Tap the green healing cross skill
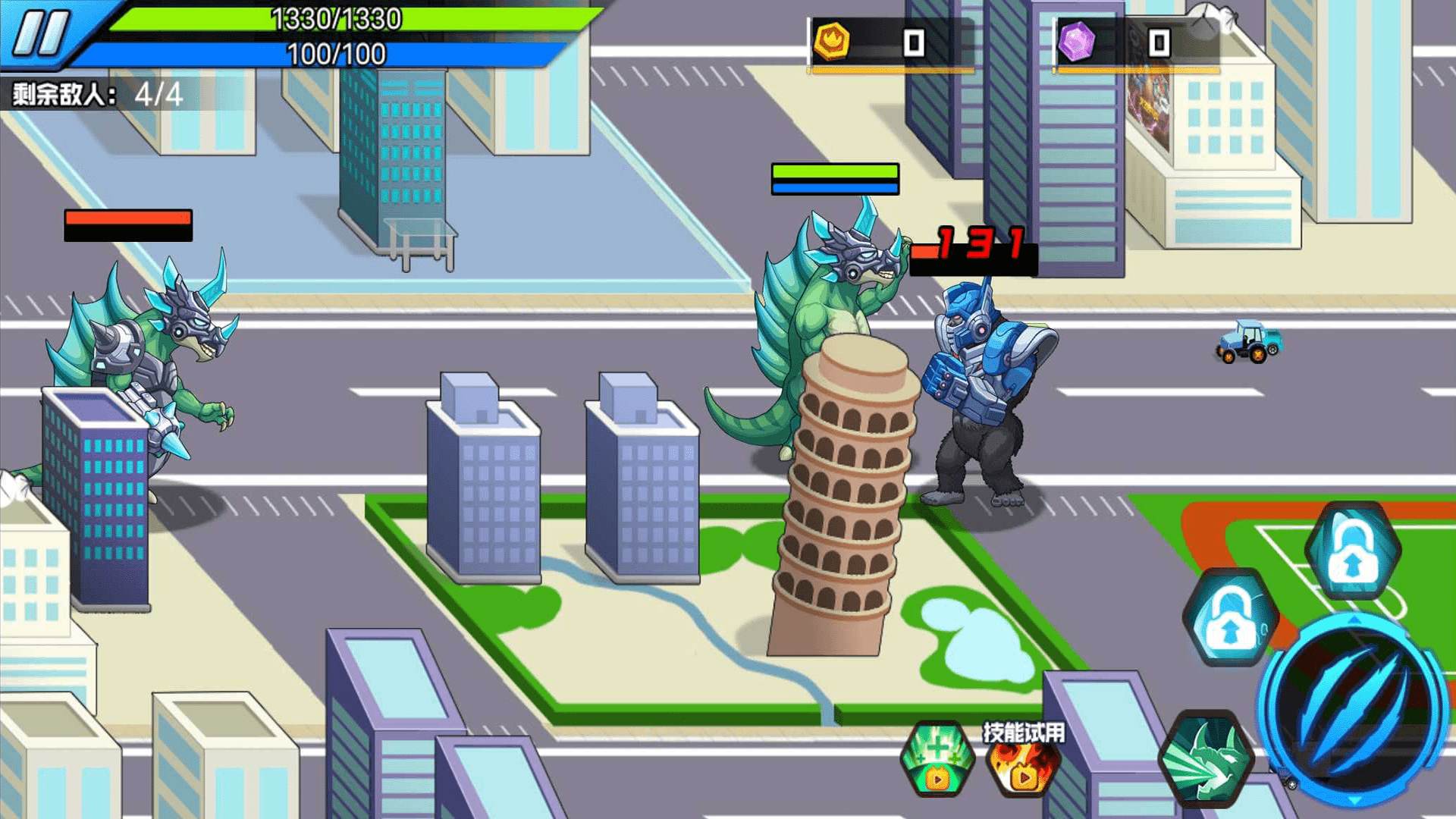 [937, 758]
